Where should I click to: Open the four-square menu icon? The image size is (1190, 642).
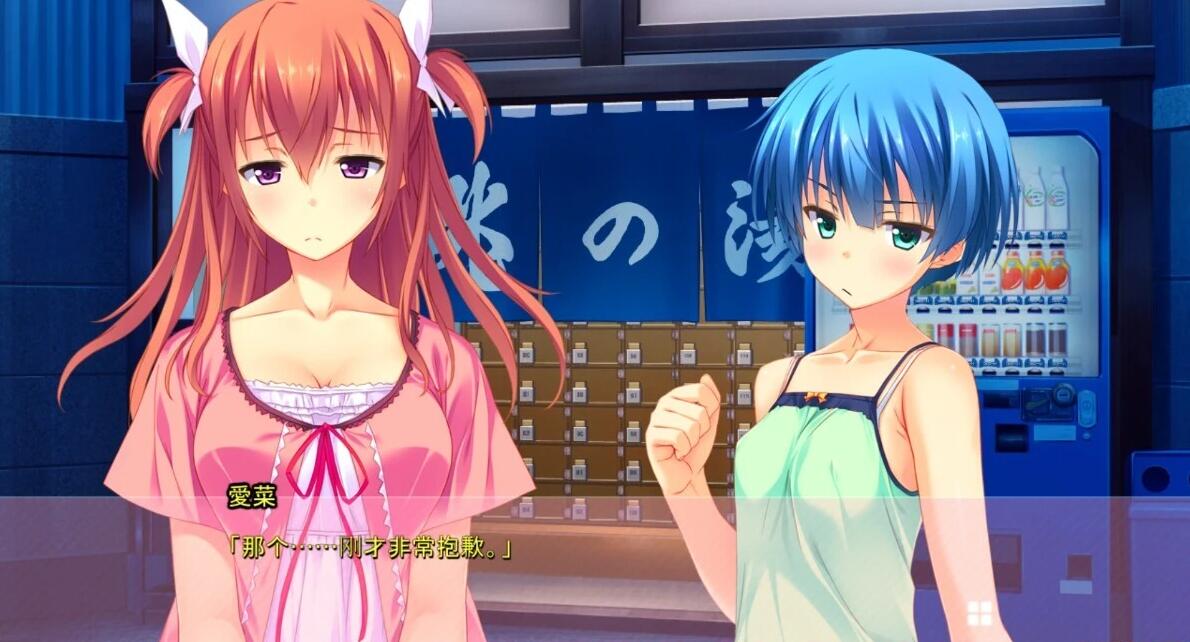tap(978, 612)
